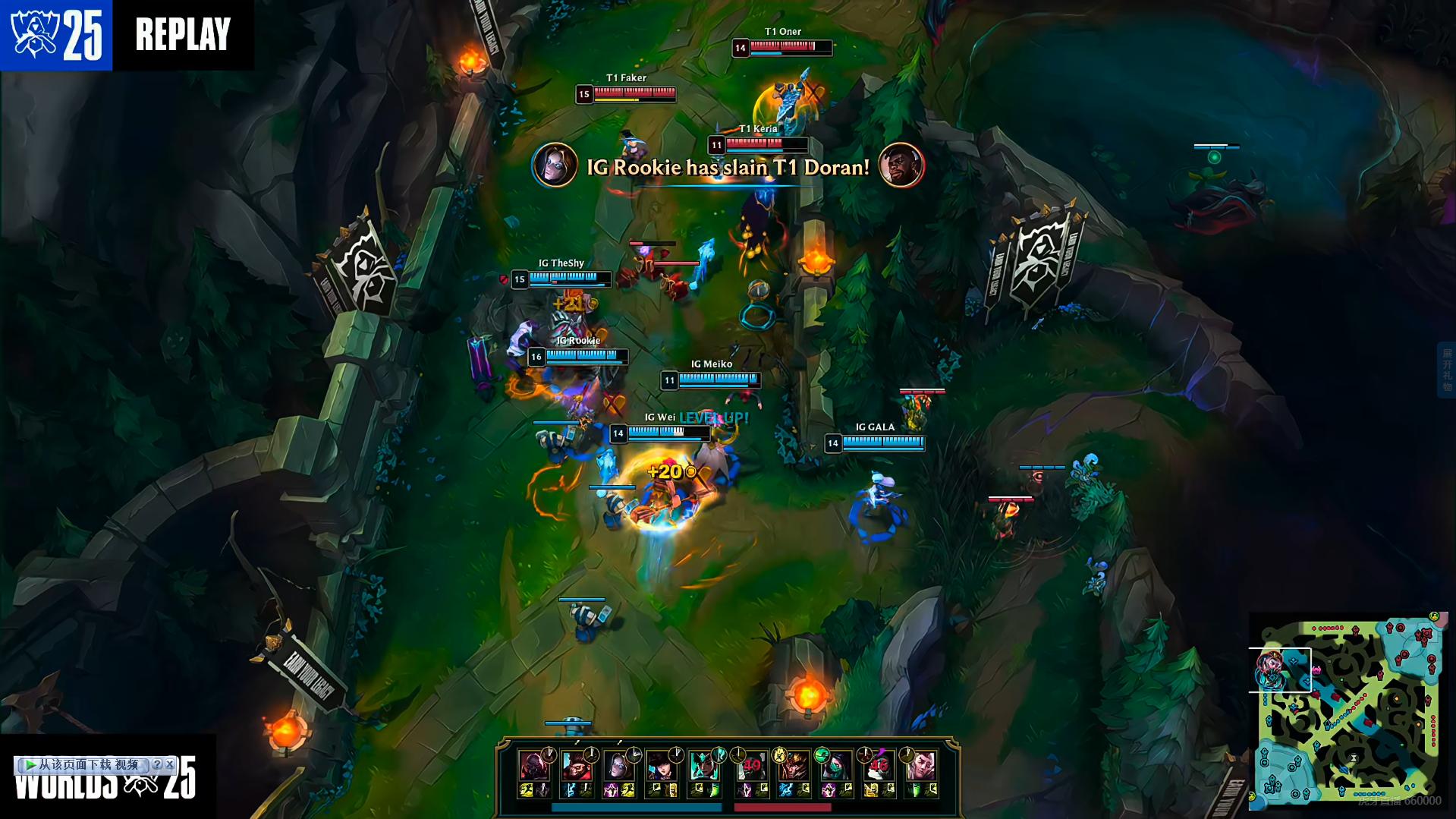
Task: Select the first champion portrait in spectator bar
Action: (533, 767)
